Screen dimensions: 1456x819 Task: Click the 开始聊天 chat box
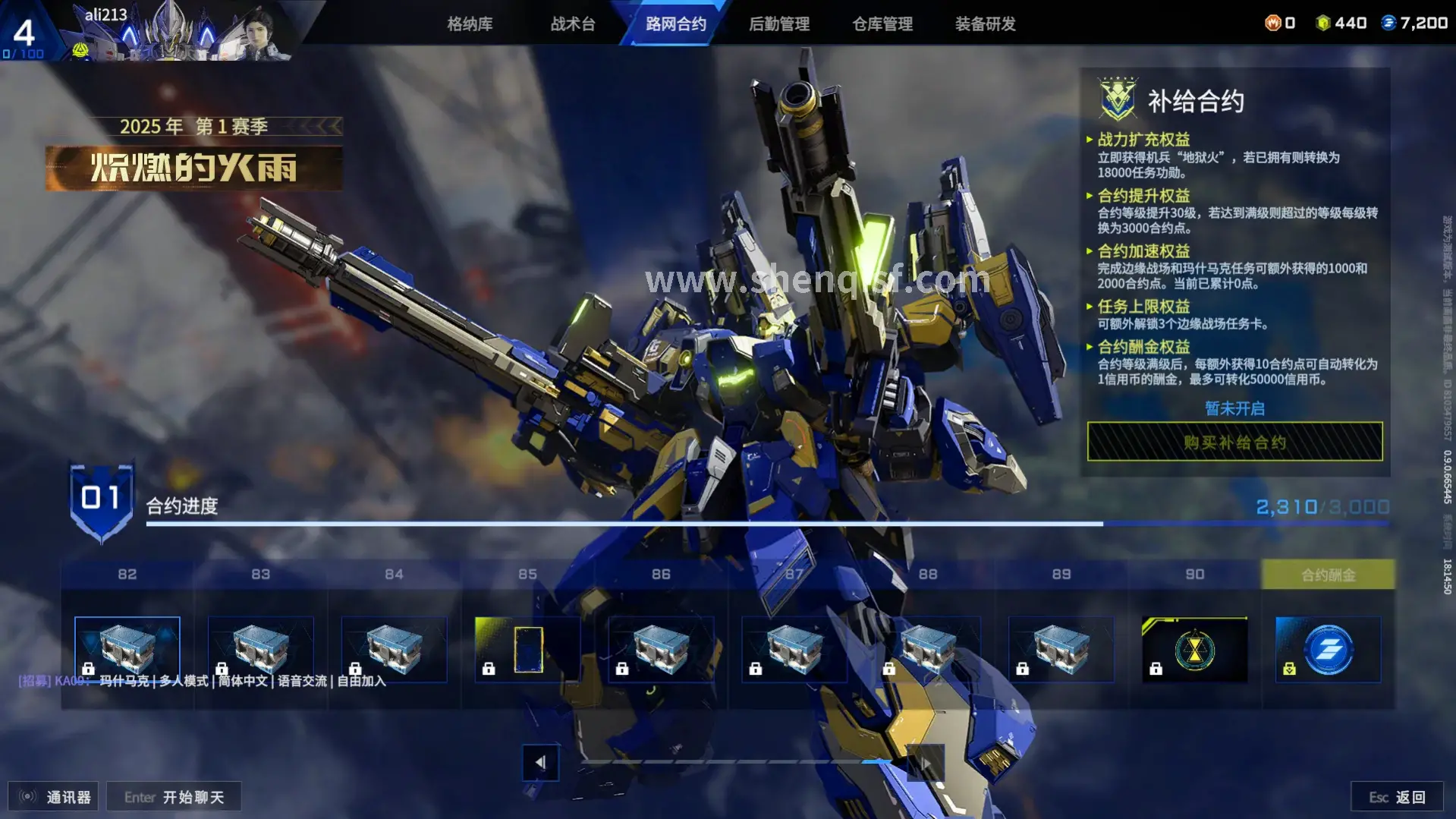pyautogui.click(x=174, y=797)
